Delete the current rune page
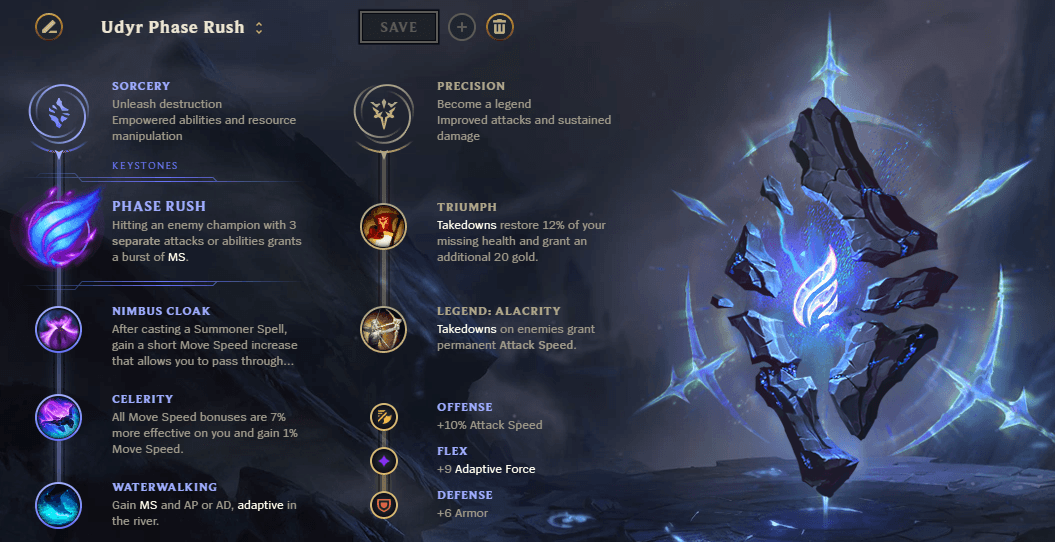This screenshot has width=1055, height=542. point(500,27)
